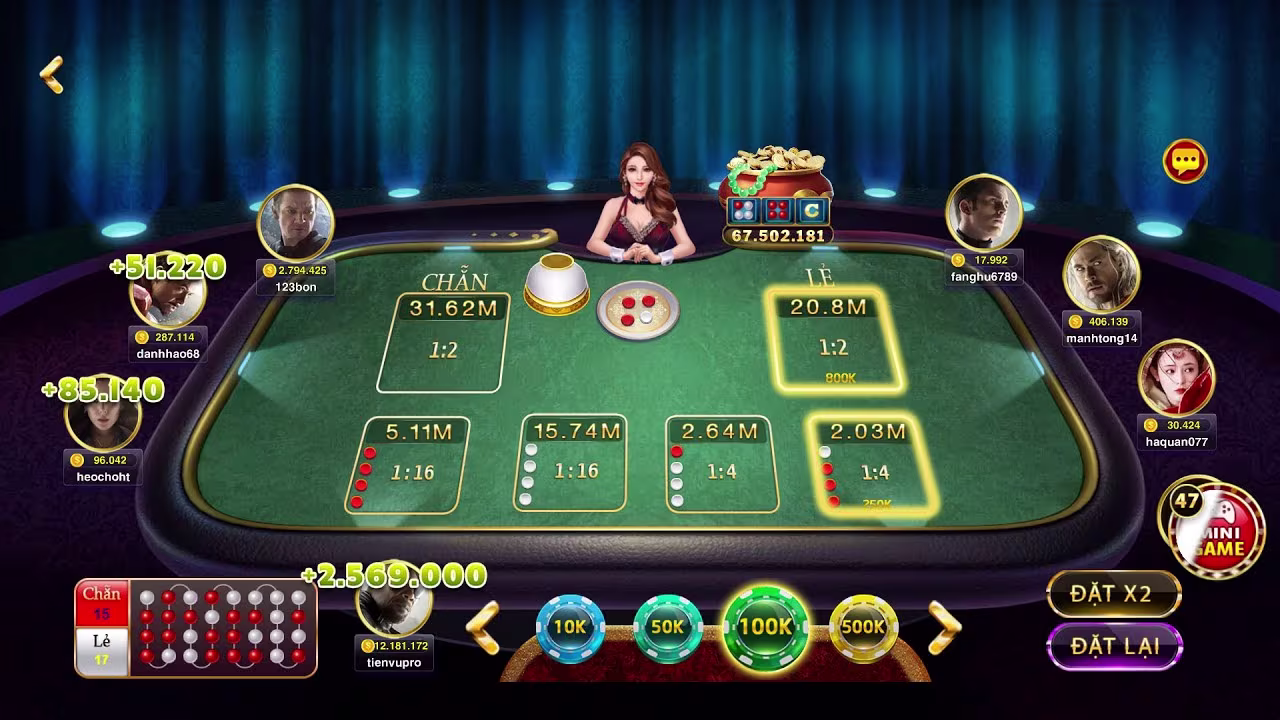View player tienvupro's avatar

[394, 605]
